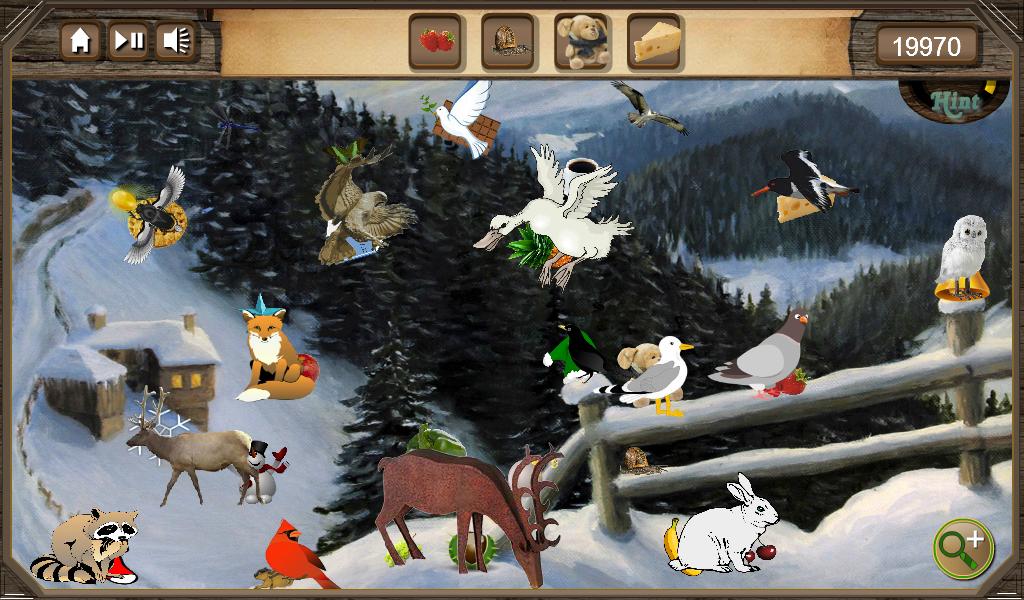
Task: Activate the green magnifier zoom button
Action: coord(963,548)
